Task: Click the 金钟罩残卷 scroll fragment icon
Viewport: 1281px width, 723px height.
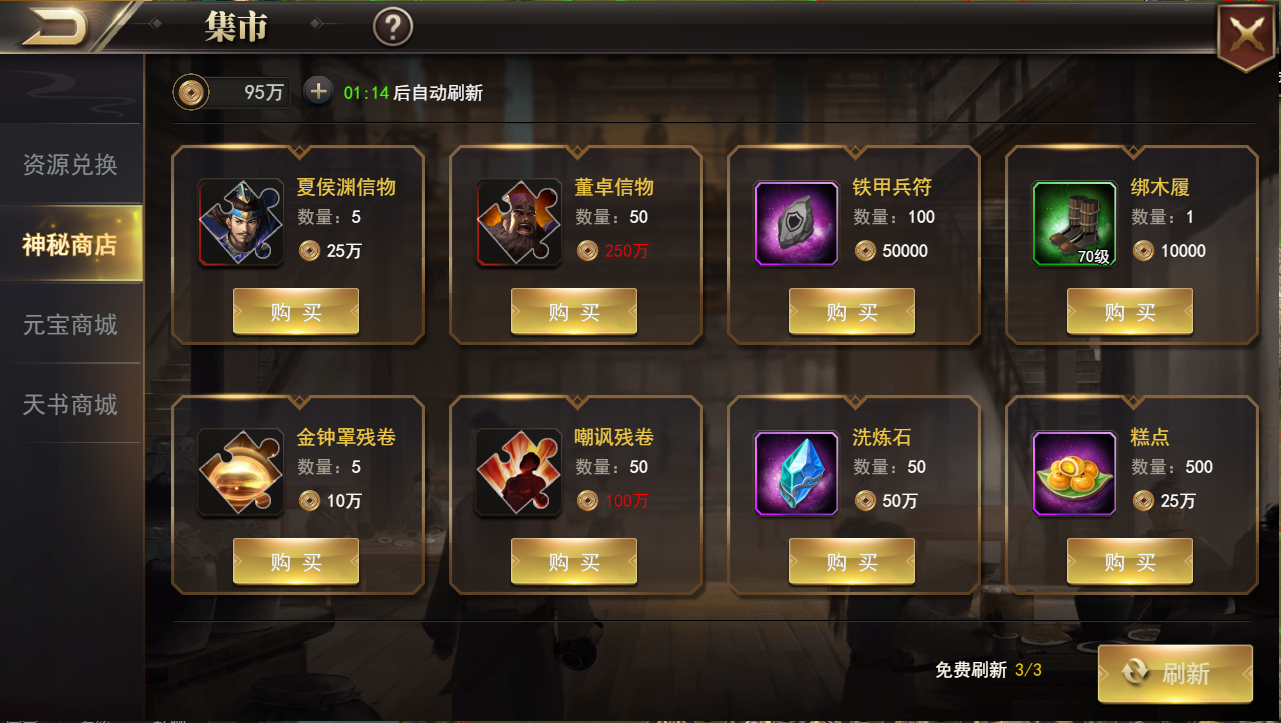Action: click(240, 472)
